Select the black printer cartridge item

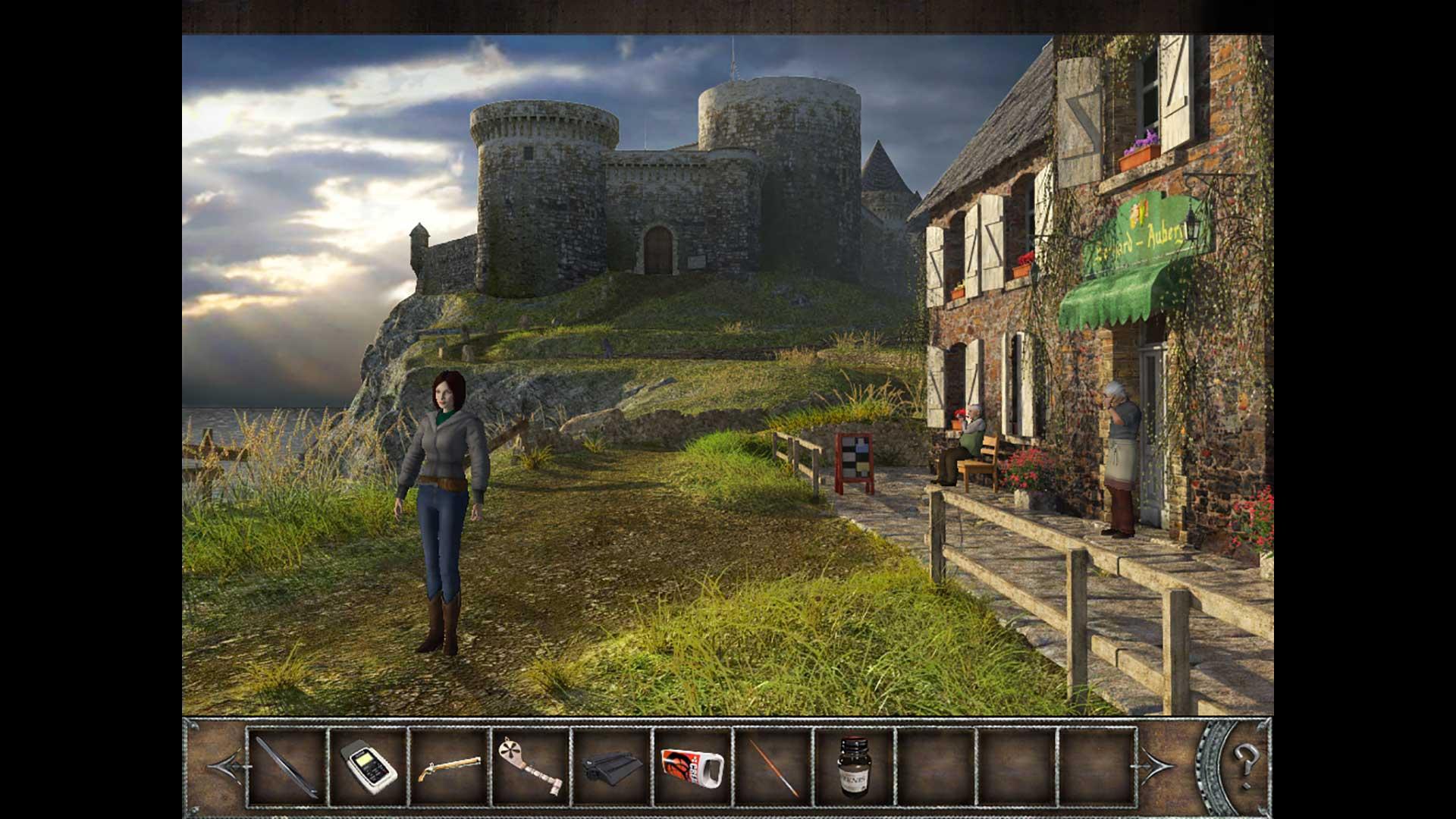611,767
